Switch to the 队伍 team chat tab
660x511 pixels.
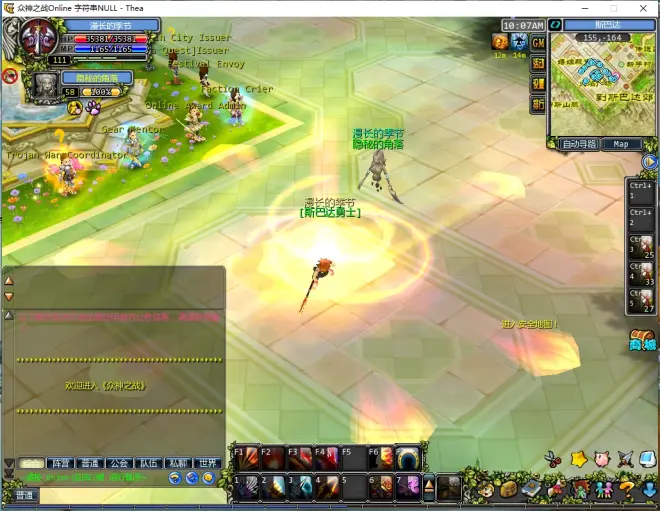[149, 463]
